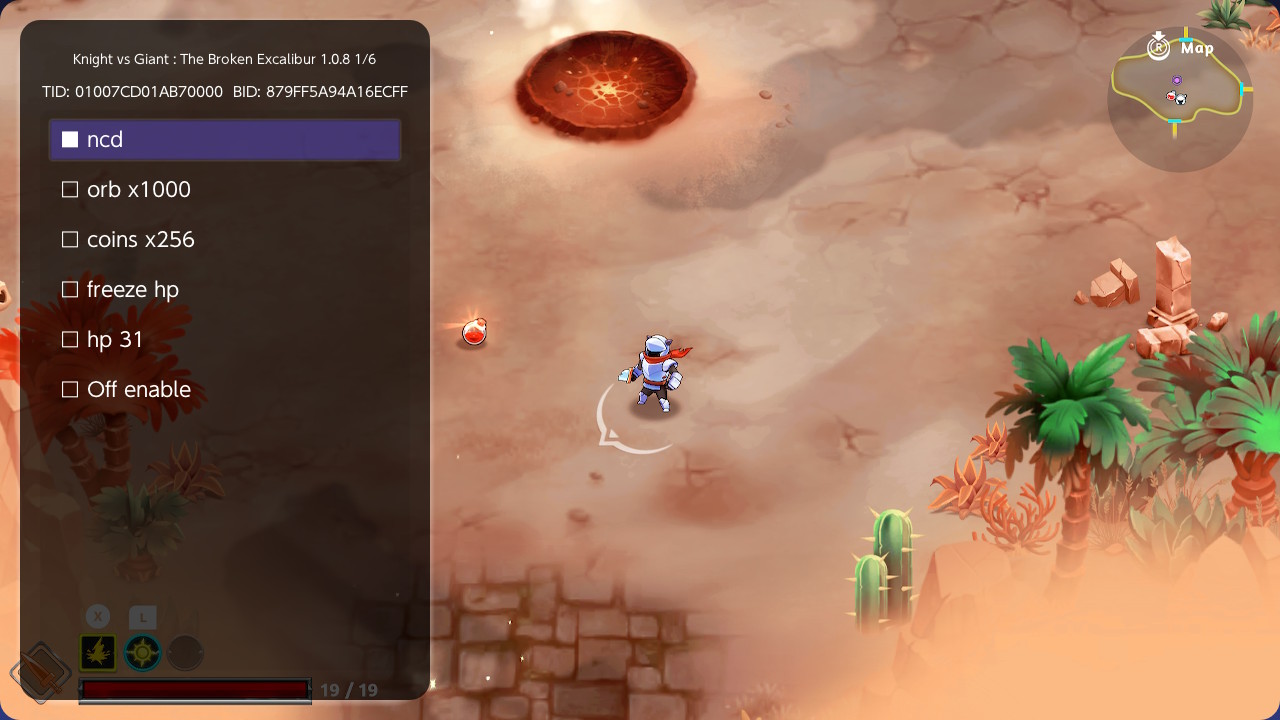The width and height of the screenshot is (1280, 720).
Task: Activate the yellow-bordered flame skill icon
Action: pos(98,653)
